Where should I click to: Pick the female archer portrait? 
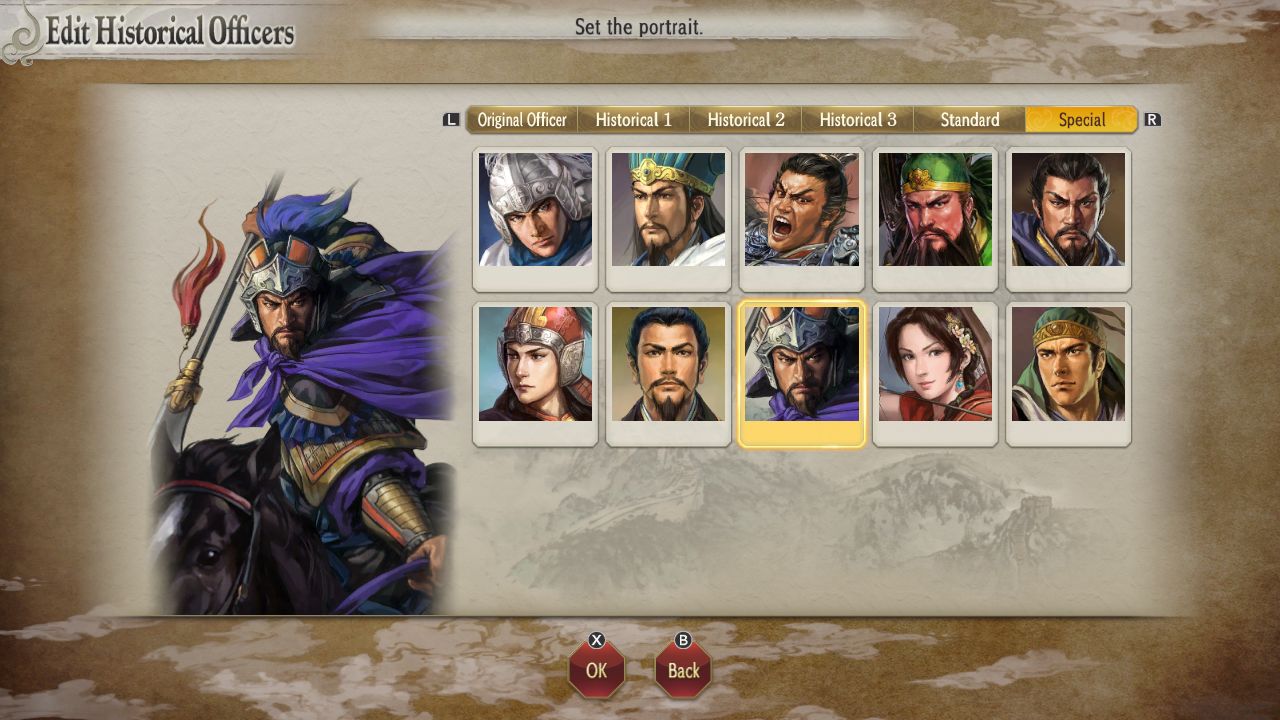click(935, 366)
